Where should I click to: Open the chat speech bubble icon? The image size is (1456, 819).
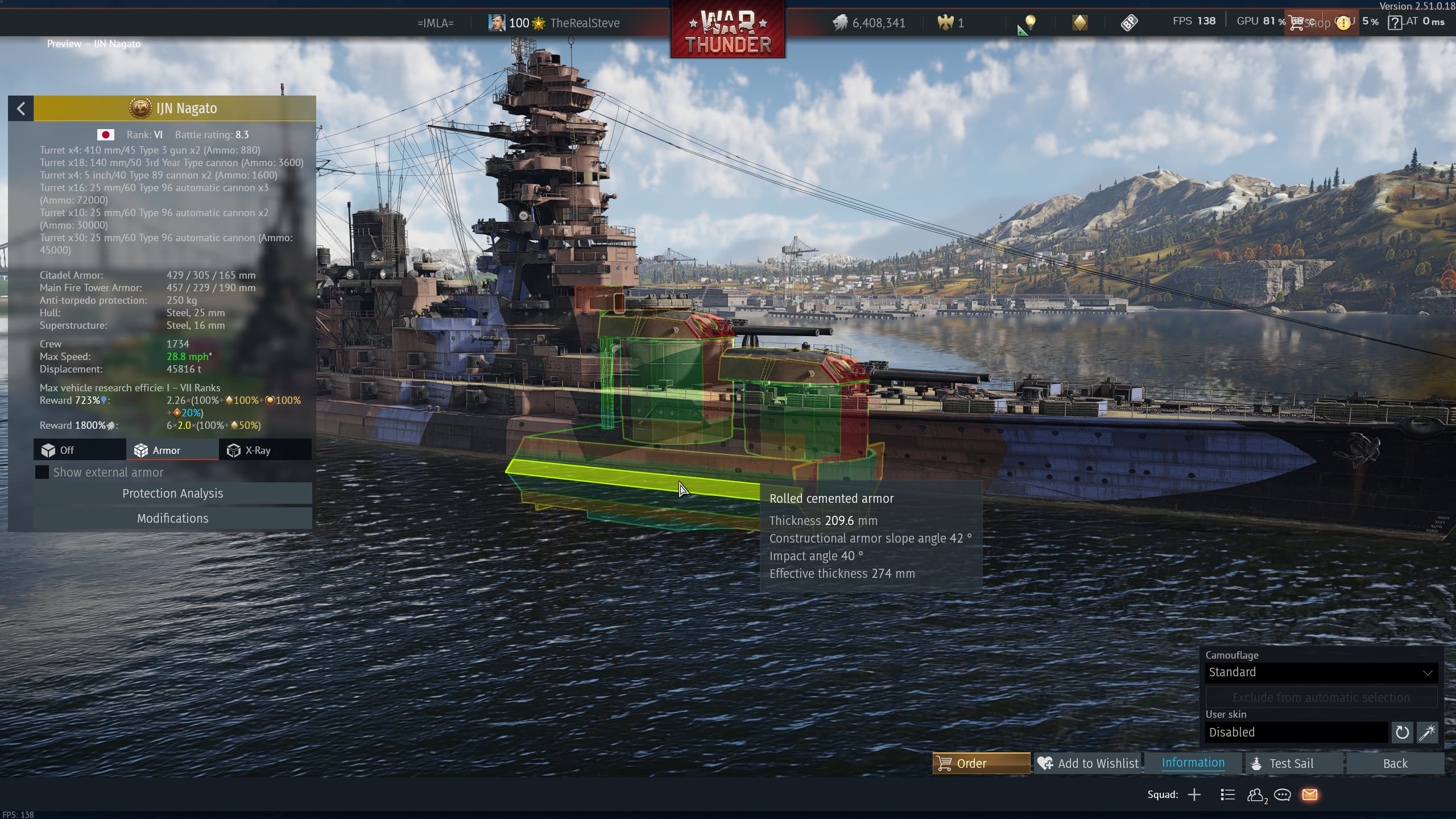pyautogui.click(x=1282, y=795)
